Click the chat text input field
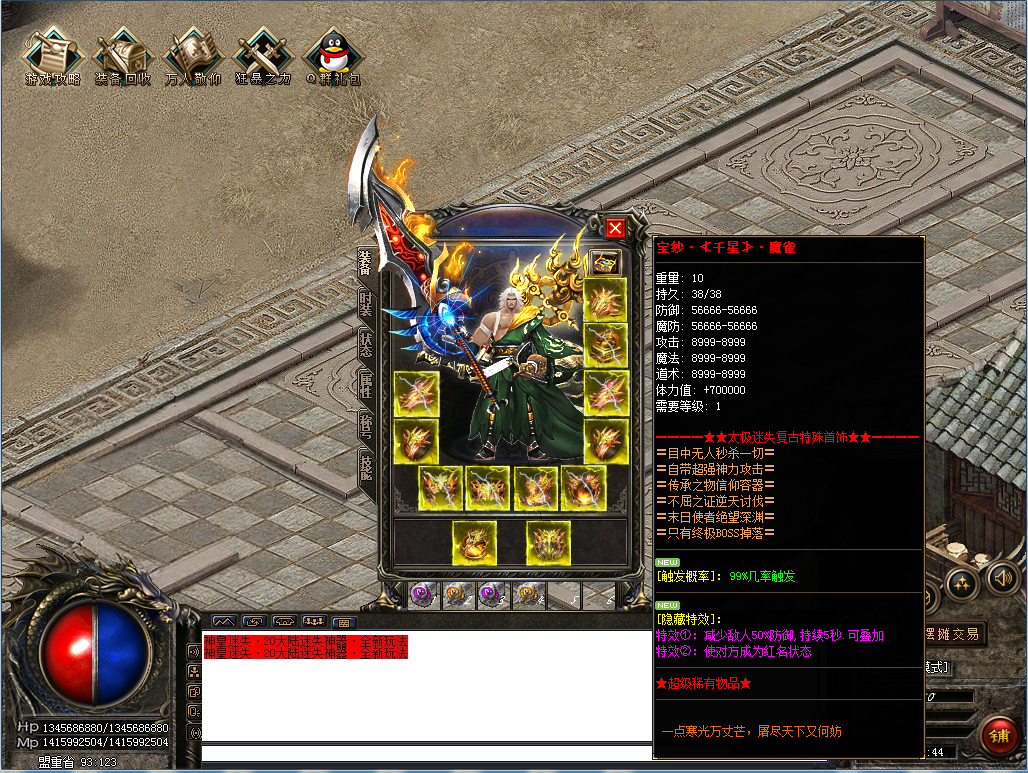1028x773 pixels. (420, 754)
